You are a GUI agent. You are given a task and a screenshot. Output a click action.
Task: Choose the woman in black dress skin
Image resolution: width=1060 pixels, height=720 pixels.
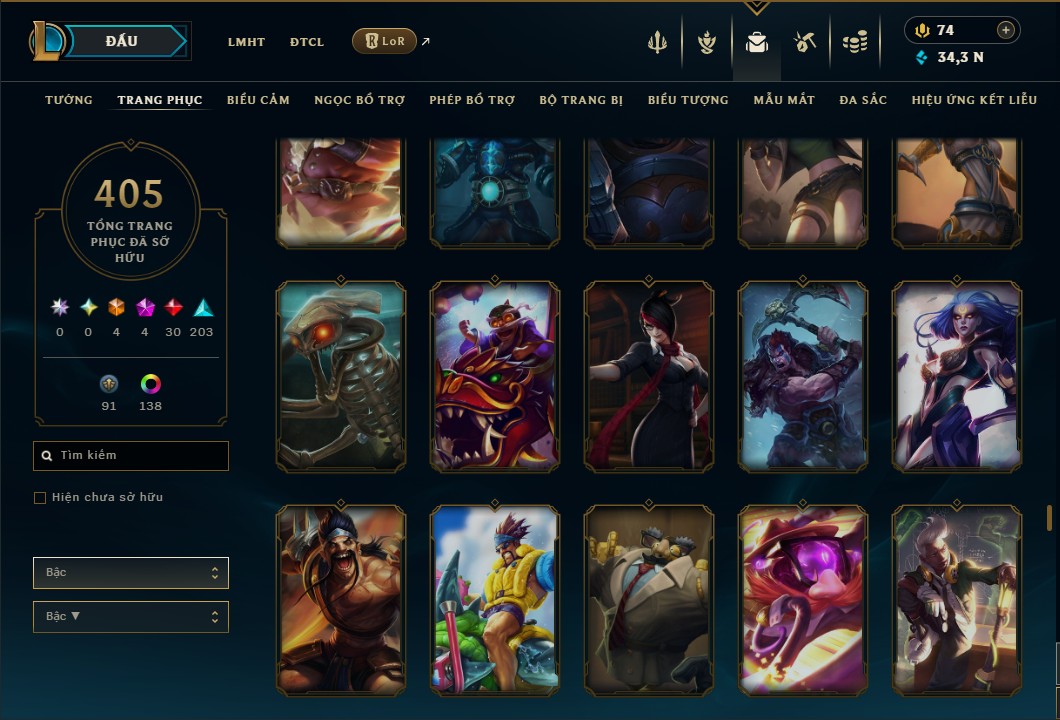pyautogui.click(x=649, y=376)
